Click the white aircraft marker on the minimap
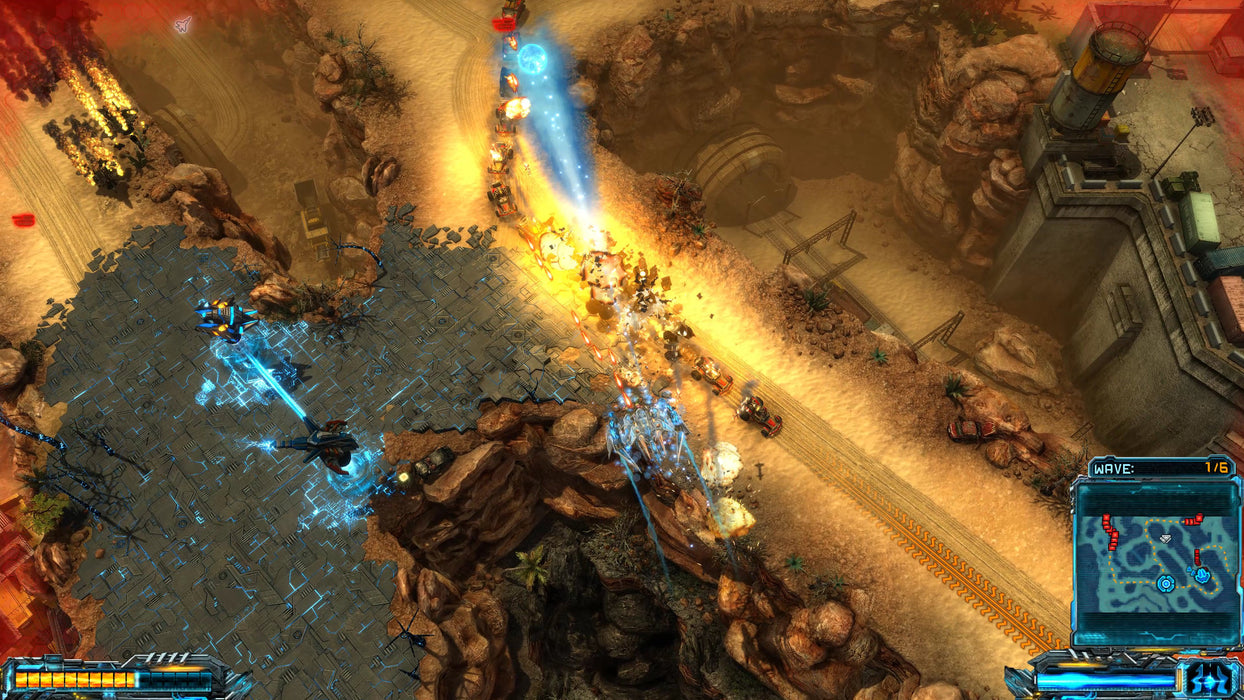Image resolution: width=1244 pixels, height=700 pixels. coord(1164,538)
